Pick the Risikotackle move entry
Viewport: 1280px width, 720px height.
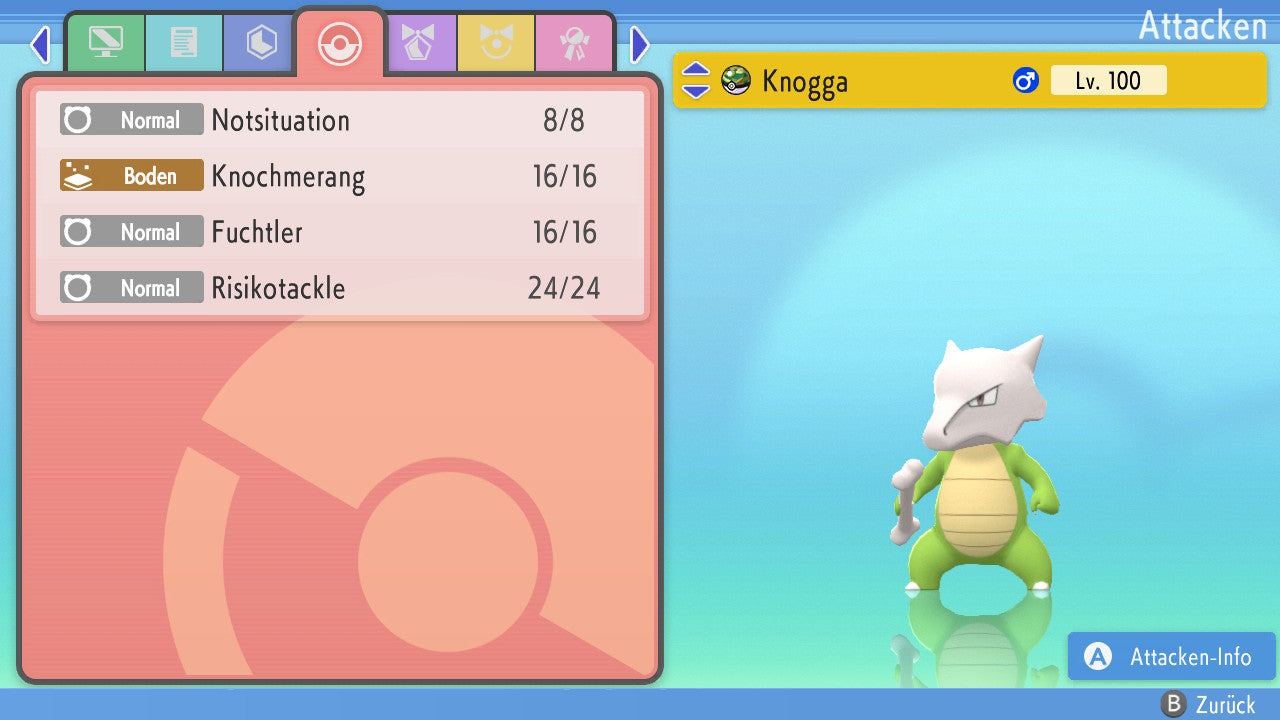(340, 289)
